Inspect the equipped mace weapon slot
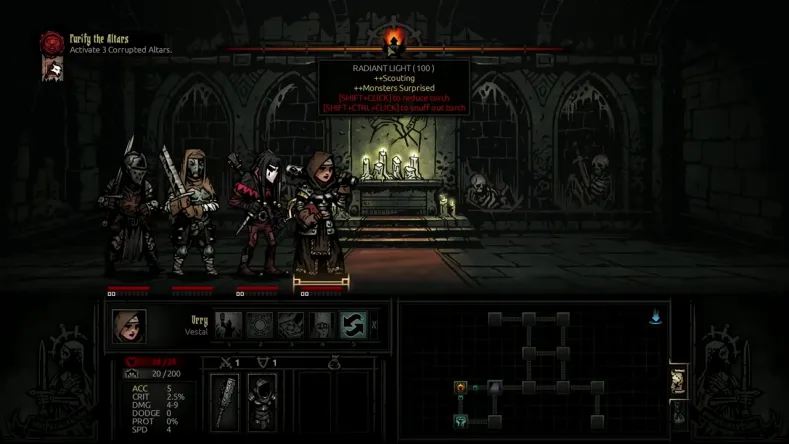Screen dimensions: 789x444 (226, 401)
